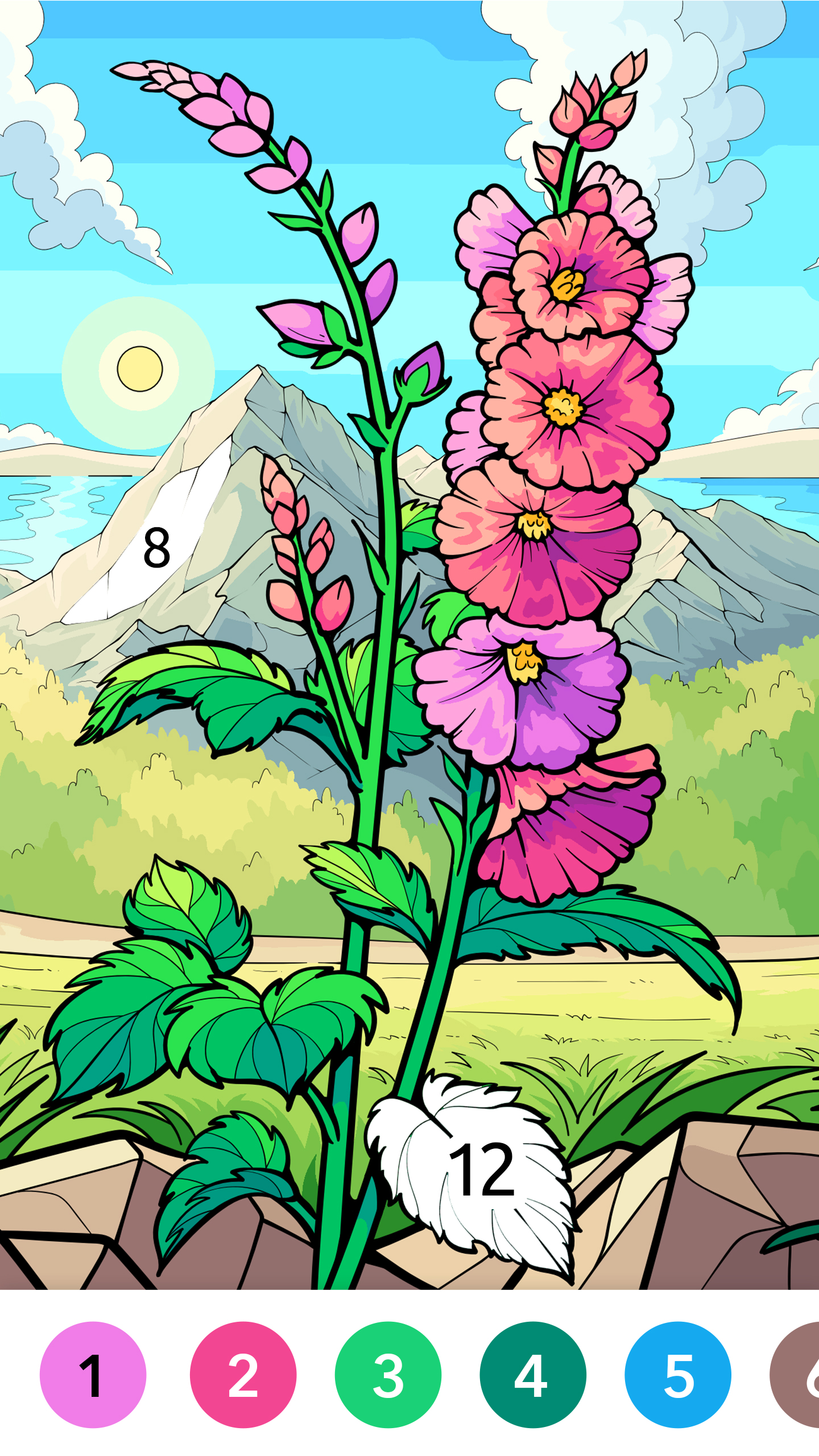The image size is (819, 1456).
Task: Tap the number 8 label on the mountain
Action: coord(156,548)
